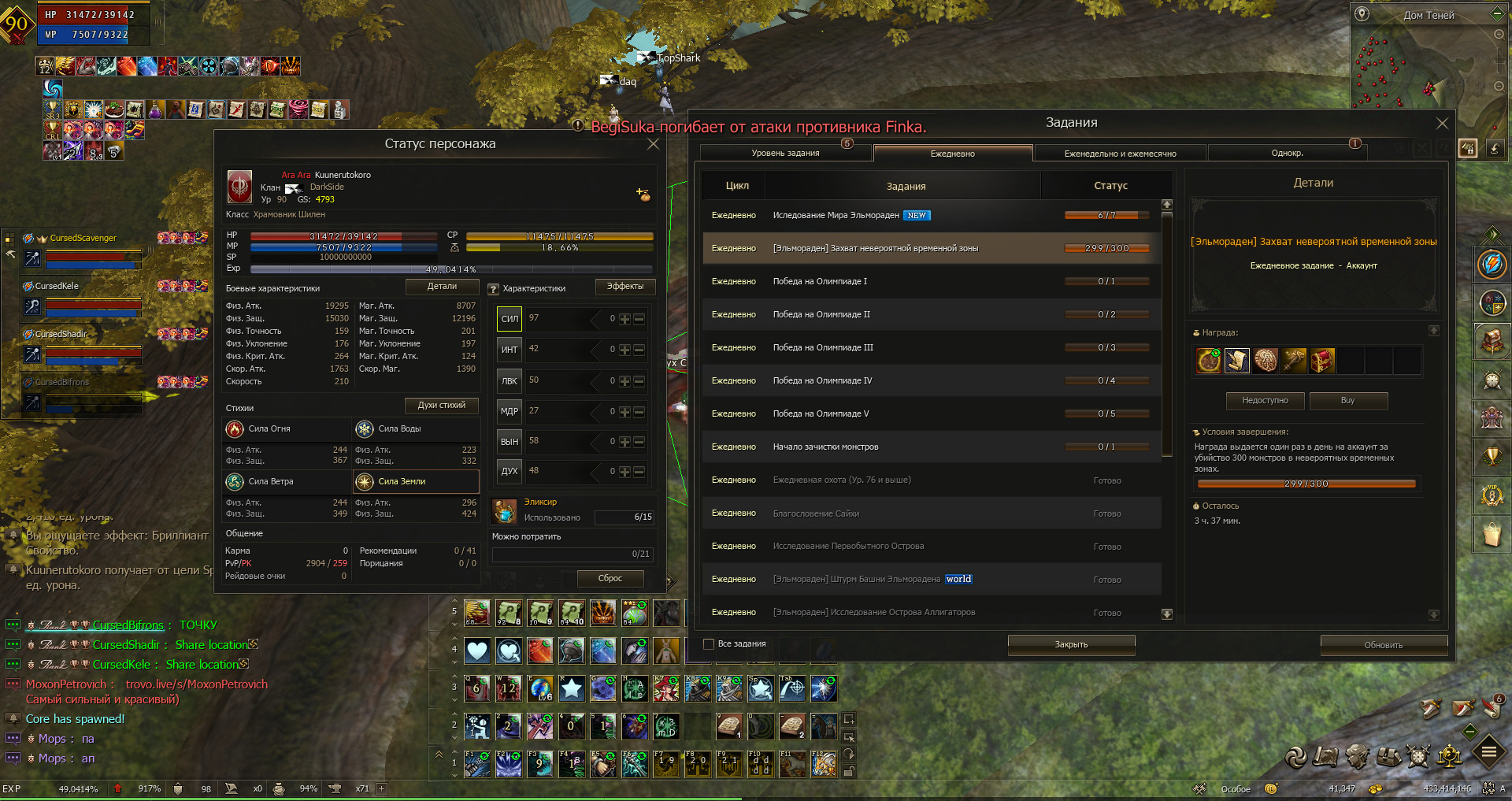The width and height of the screenshot is (1512, 801).
Task: Close the Задания quest window
Action: [x=1442, y=124]
